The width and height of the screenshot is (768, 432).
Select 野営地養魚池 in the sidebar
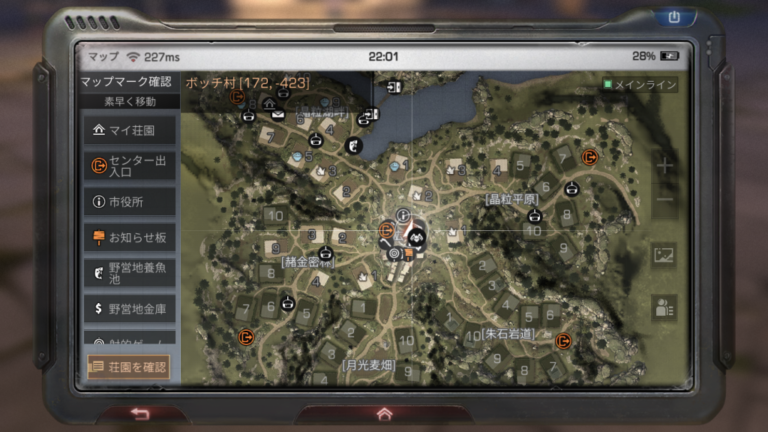129,272
